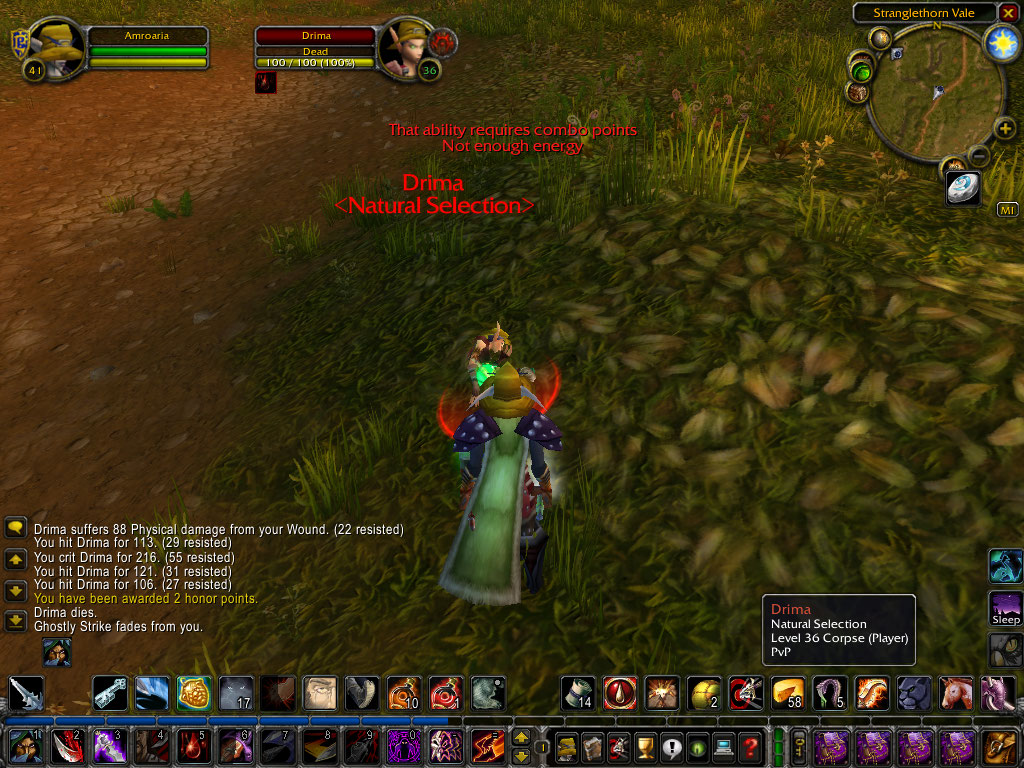
Task: Open the help request question mark button
Action: (x=750, y=746)
